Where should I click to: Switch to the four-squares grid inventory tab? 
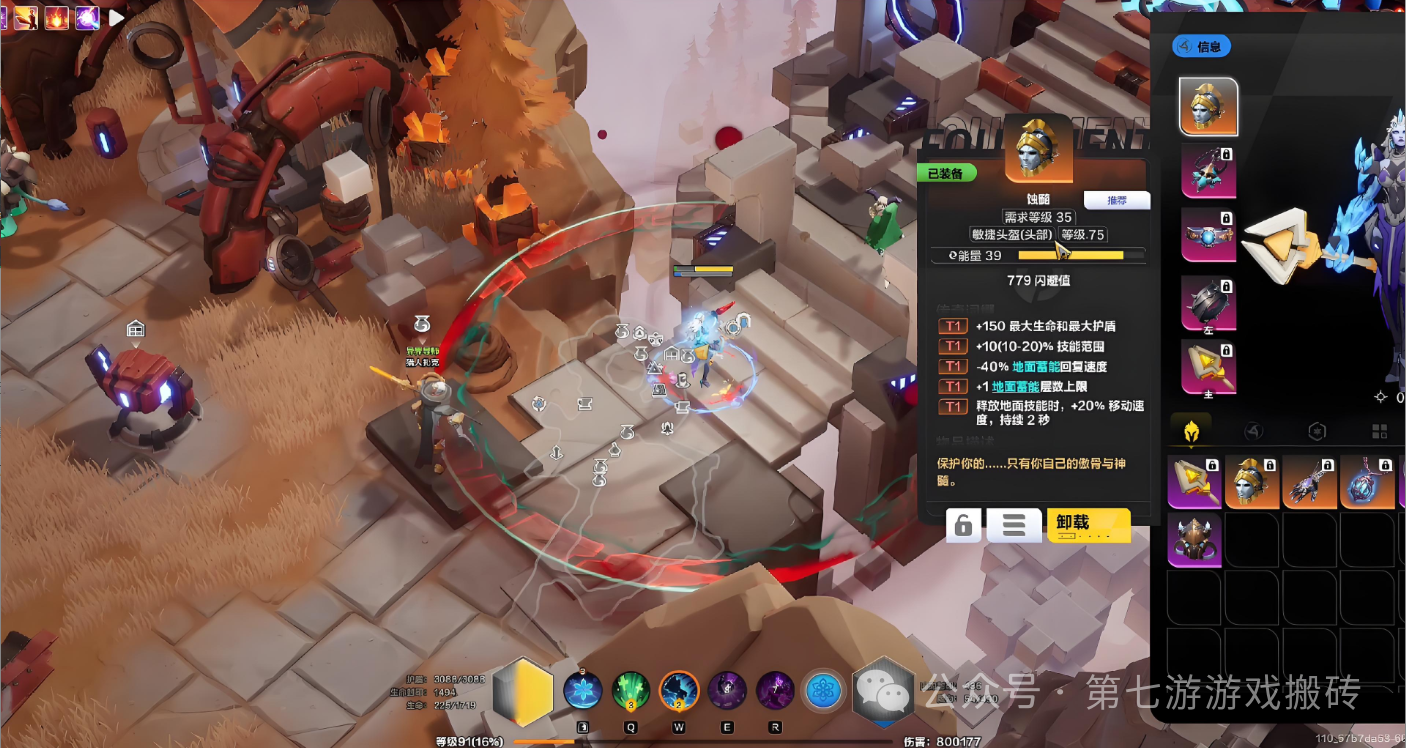(x=1379, y=431)
